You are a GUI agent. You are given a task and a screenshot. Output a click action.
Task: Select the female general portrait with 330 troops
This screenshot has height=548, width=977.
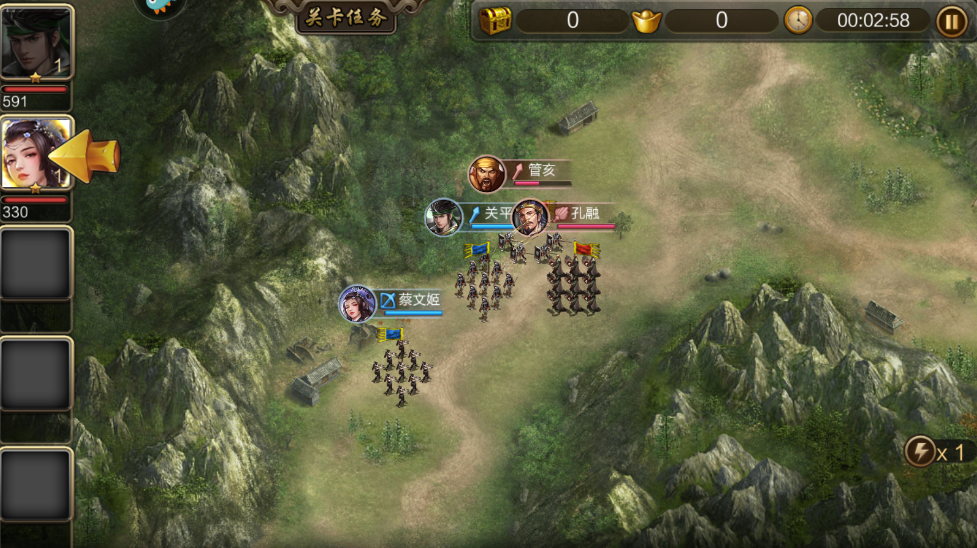(x=37, y=153)
